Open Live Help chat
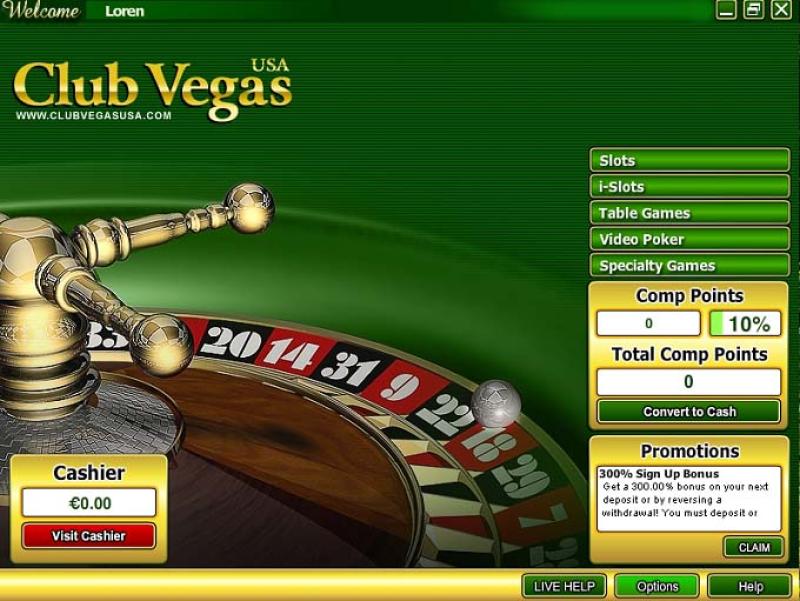 pyautogui.click(x=564, y=586)
